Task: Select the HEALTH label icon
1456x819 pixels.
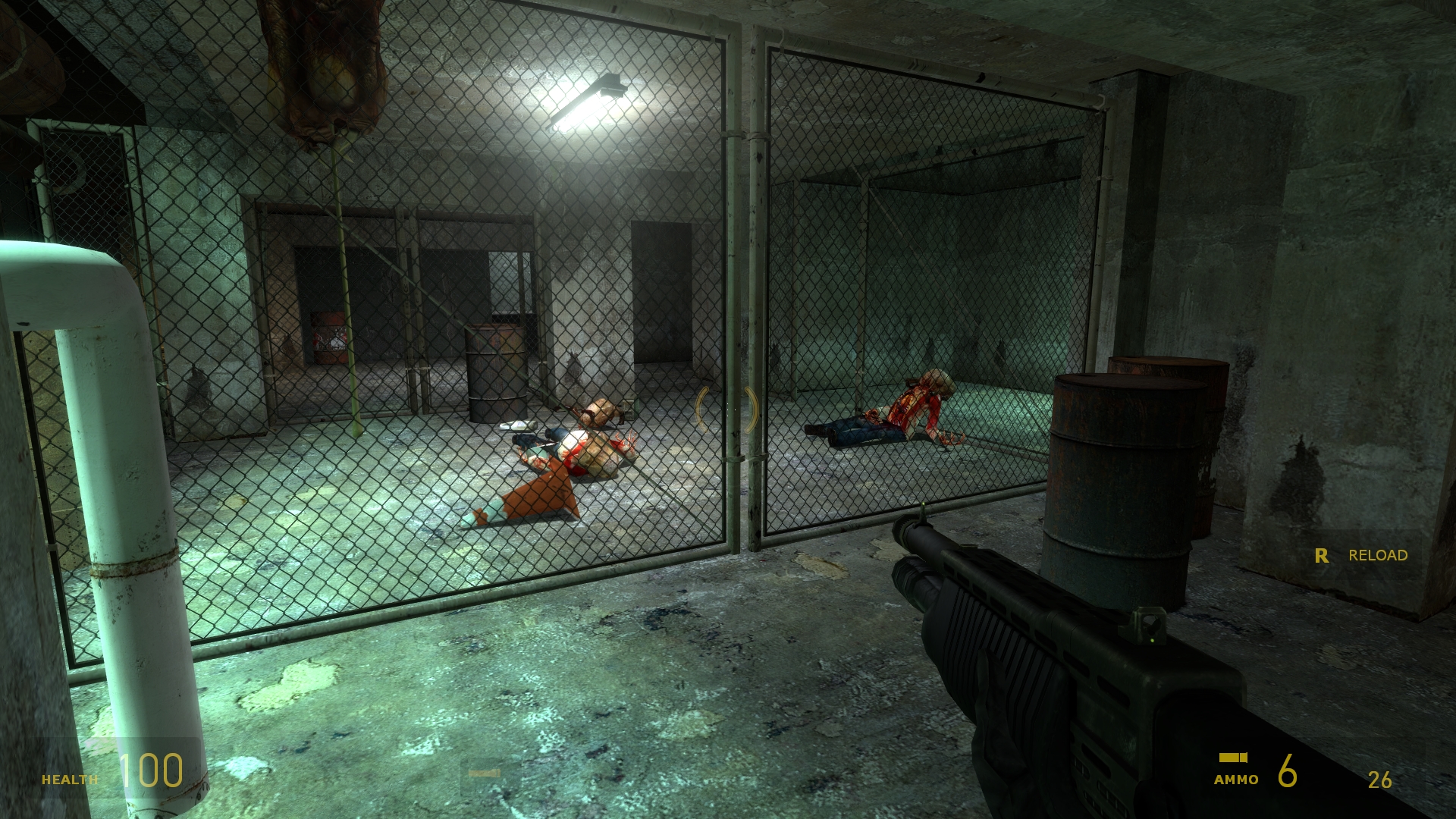Action: point(70,778)
